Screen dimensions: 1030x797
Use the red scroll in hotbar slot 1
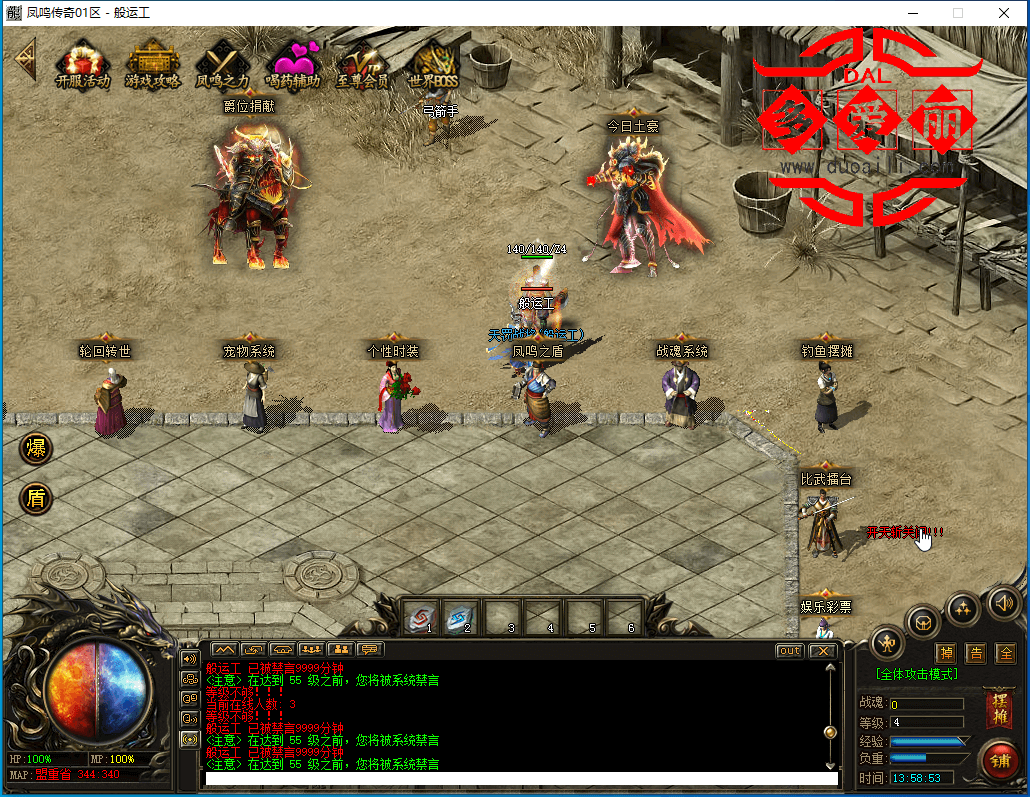(421, 616)
